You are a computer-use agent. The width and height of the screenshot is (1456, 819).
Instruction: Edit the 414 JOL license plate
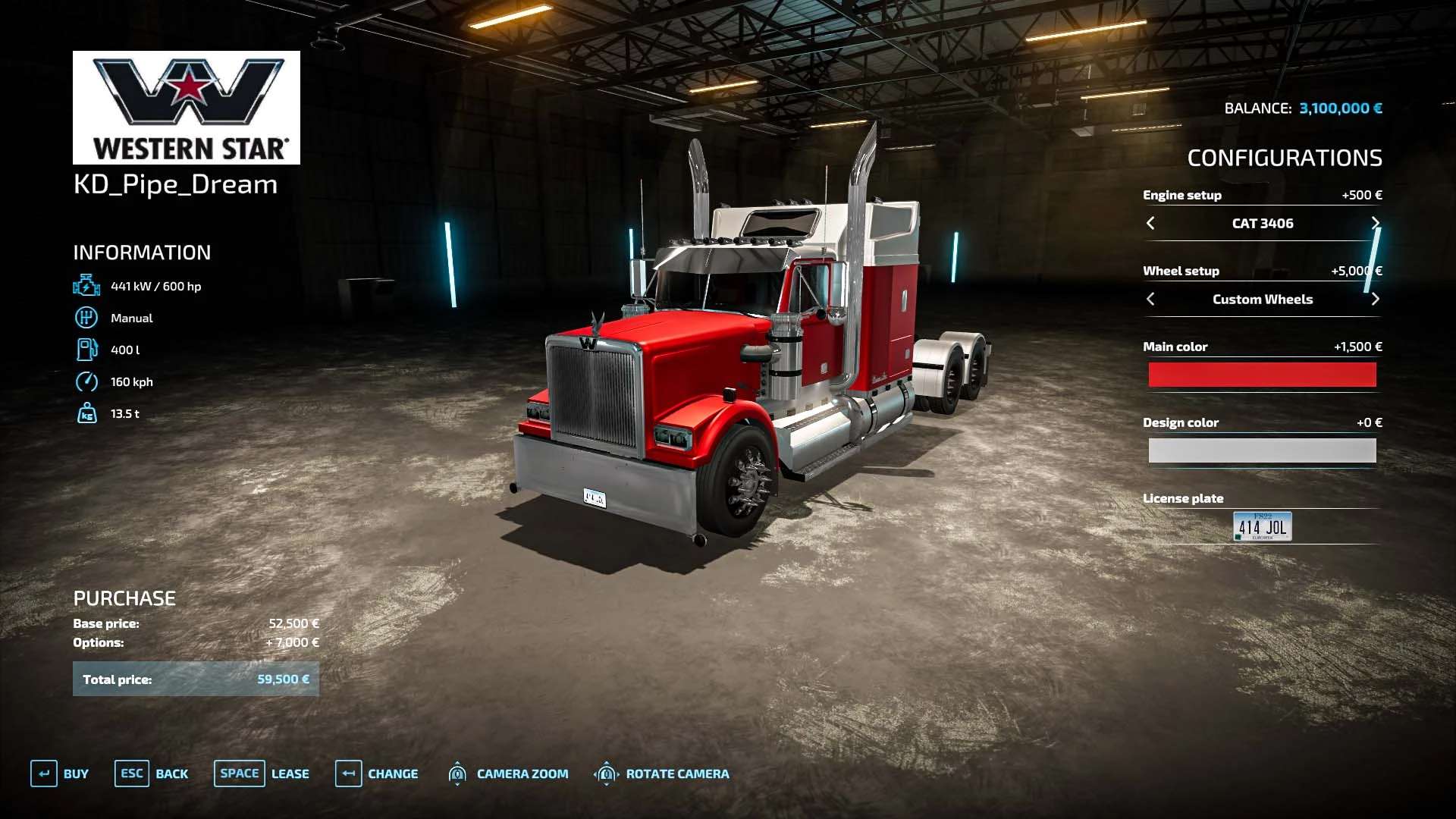tap(1262, 526)
